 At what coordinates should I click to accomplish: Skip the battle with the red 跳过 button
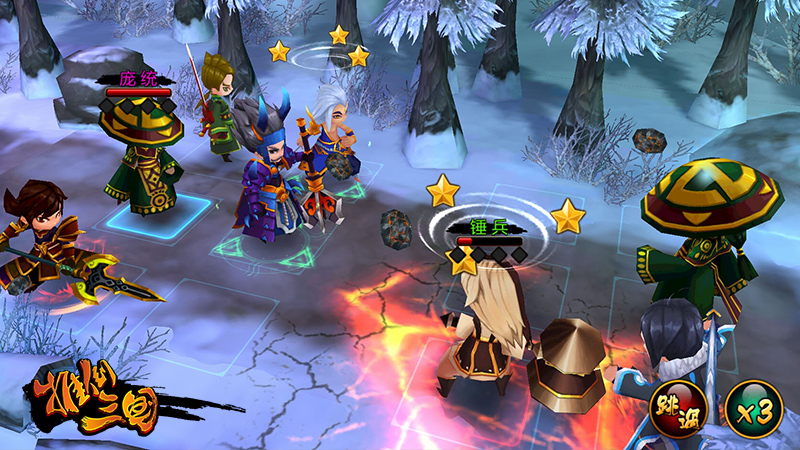[x=678, y=408]
